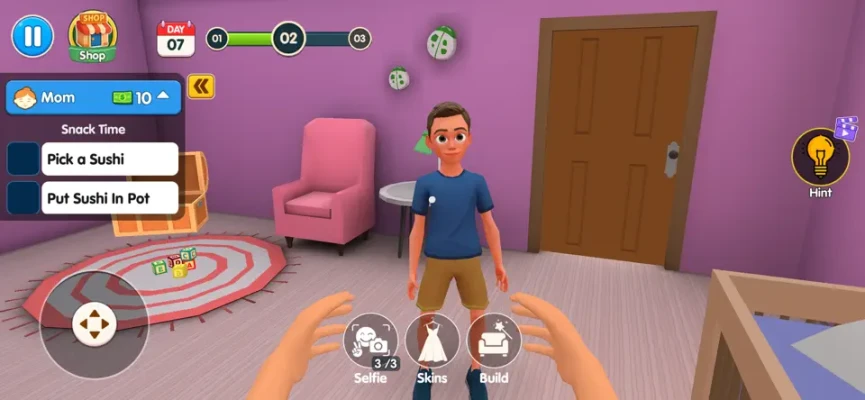Select the Pick a Sushi task
865x400 pixels.
(110, 159)
